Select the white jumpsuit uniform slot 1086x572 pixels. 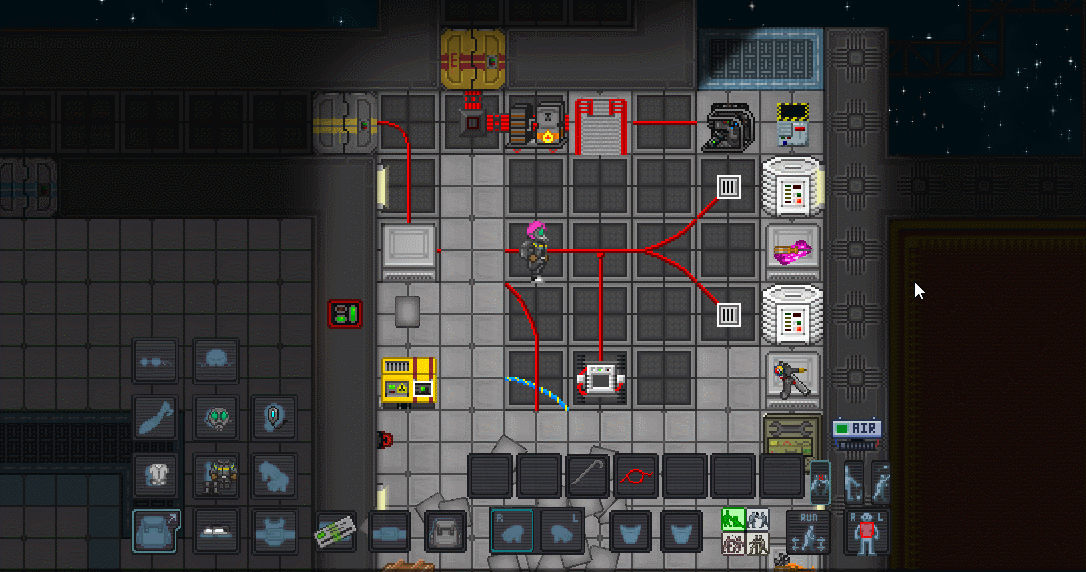click(x=155, y=474)
